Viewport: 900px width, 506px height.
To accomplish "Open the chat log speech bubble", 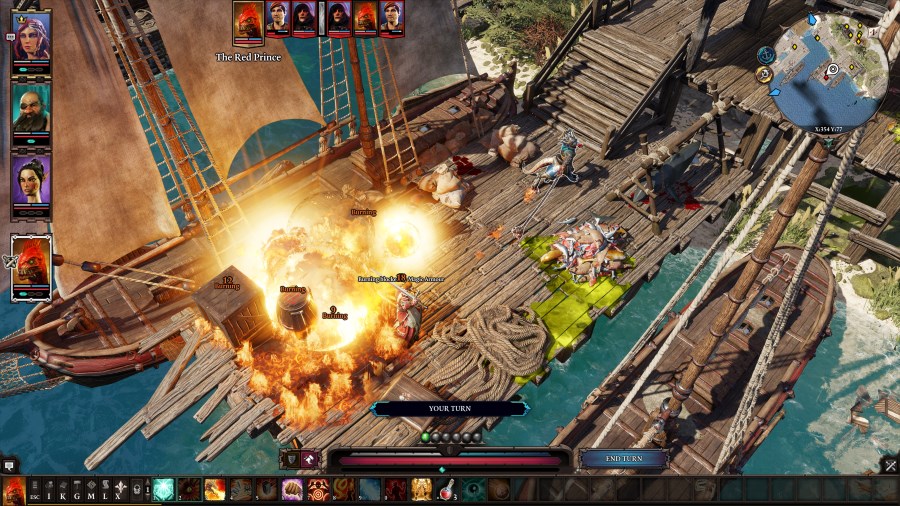I will click(x=9, y=465).
